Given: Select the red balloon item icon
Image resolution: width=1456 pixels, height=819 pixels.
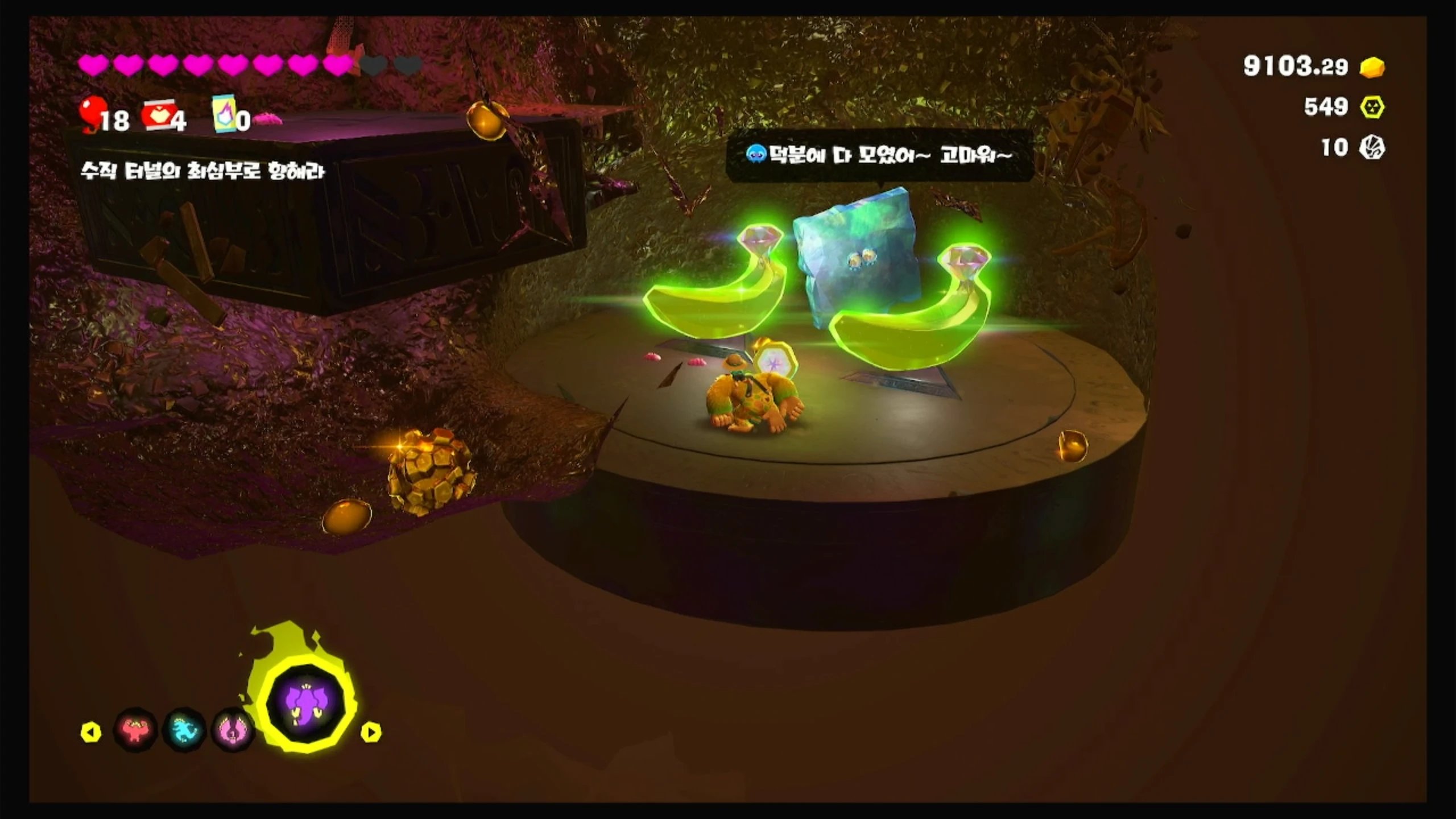Looking at the screenshot, I should (x=91, y=114).
